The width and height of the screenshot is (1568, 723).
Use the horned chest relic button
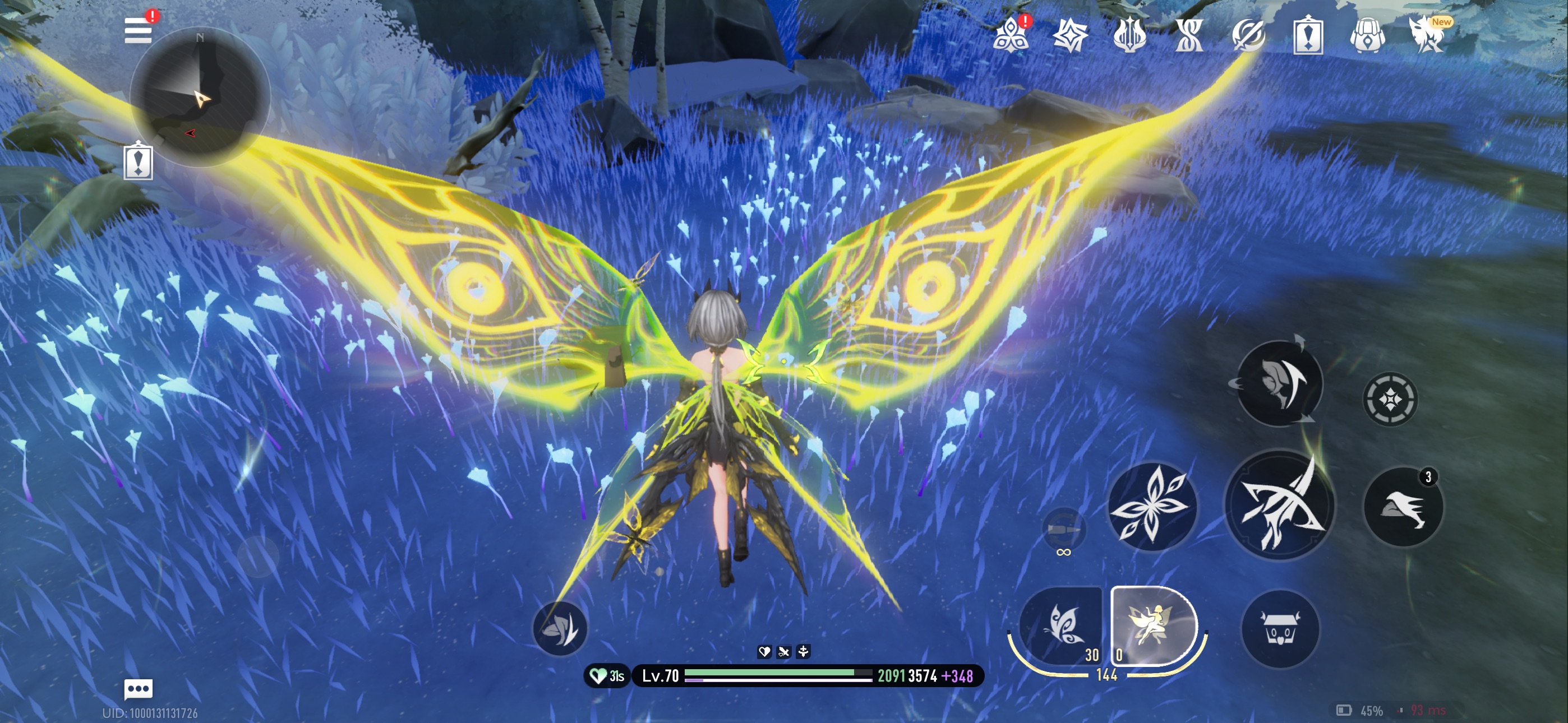click(x=1280, y=629)
